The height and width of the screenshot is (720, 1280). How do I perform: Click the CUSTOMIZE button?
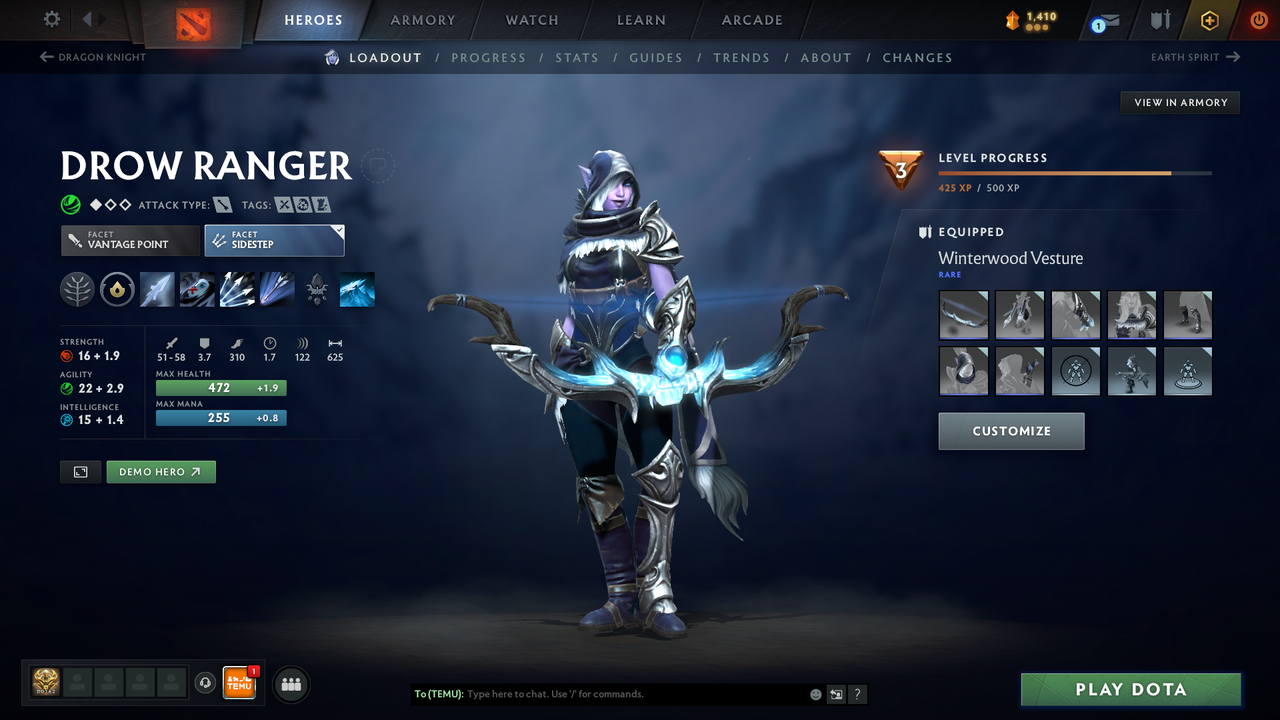1011,431
